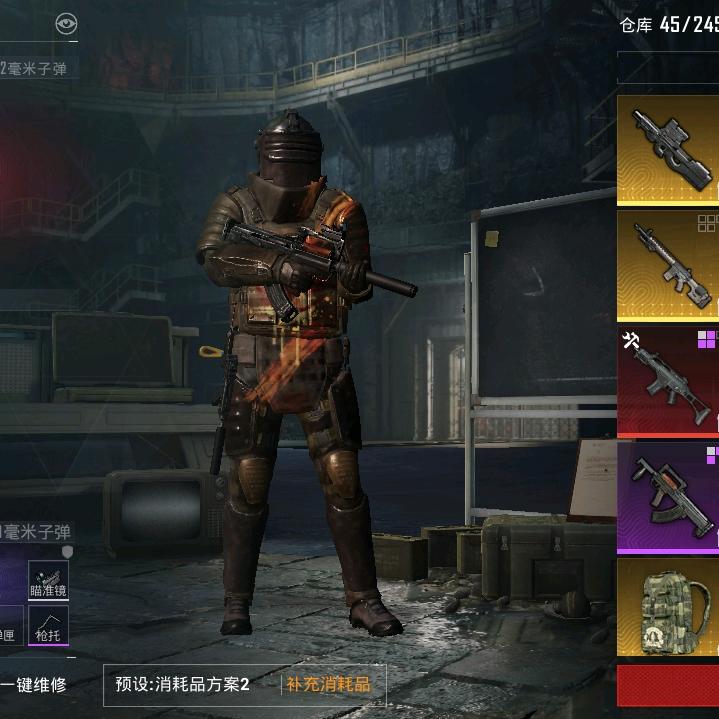Click 补充消耗品 to restock consumables

point(328,685)
